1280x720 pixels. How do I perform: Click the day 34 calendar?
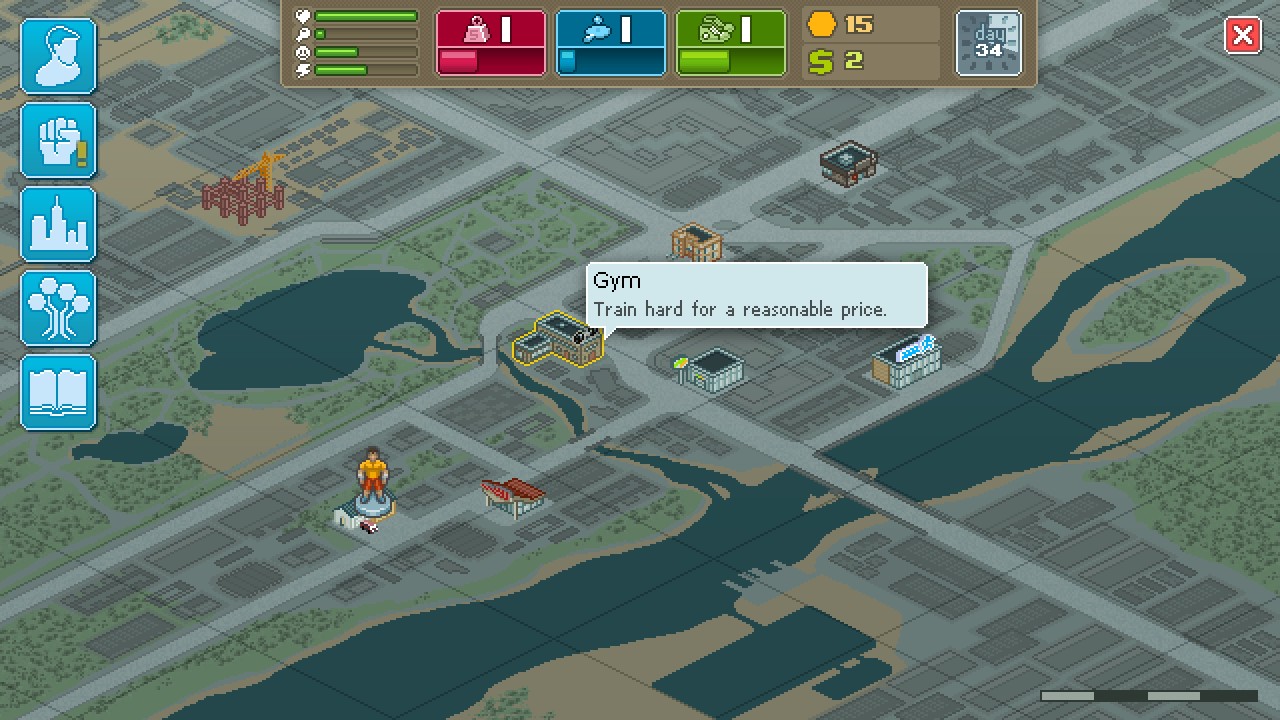pos(989,43)
